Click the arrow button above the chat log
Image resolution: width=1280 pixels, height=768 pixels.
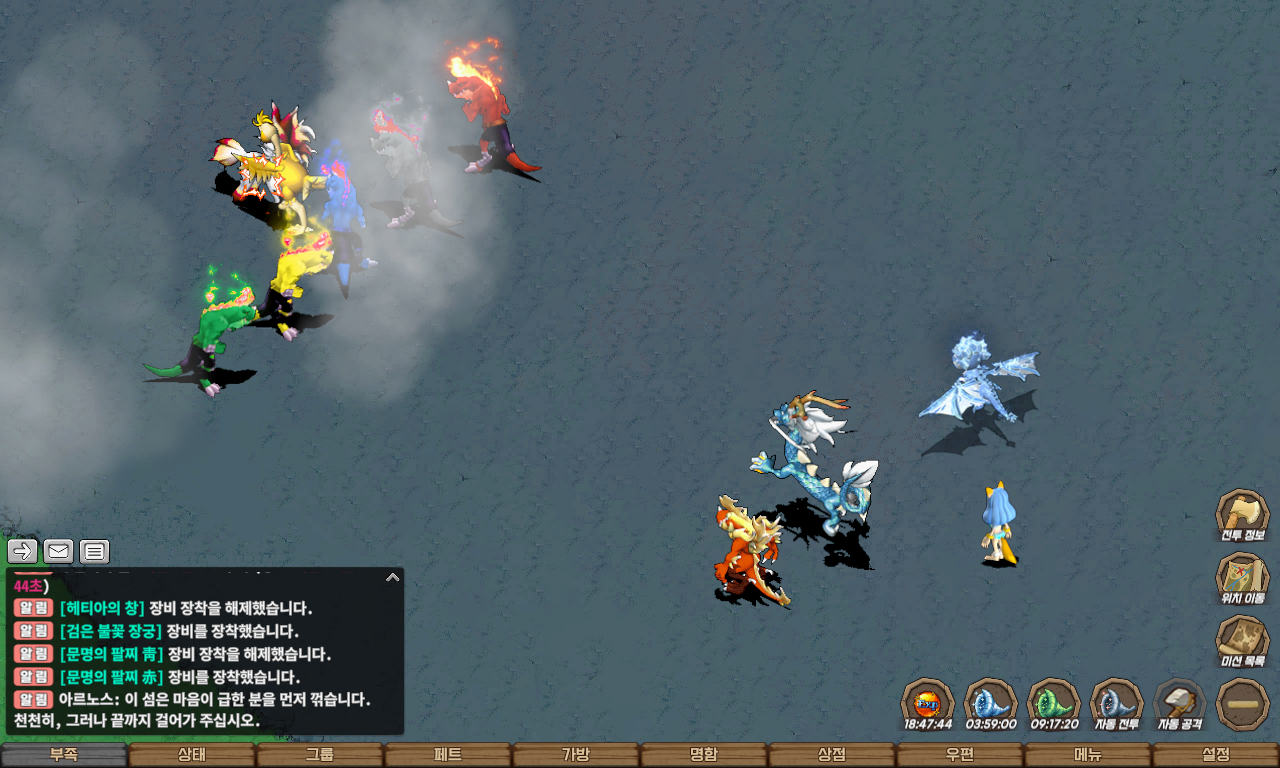click(x=23, y=551)
